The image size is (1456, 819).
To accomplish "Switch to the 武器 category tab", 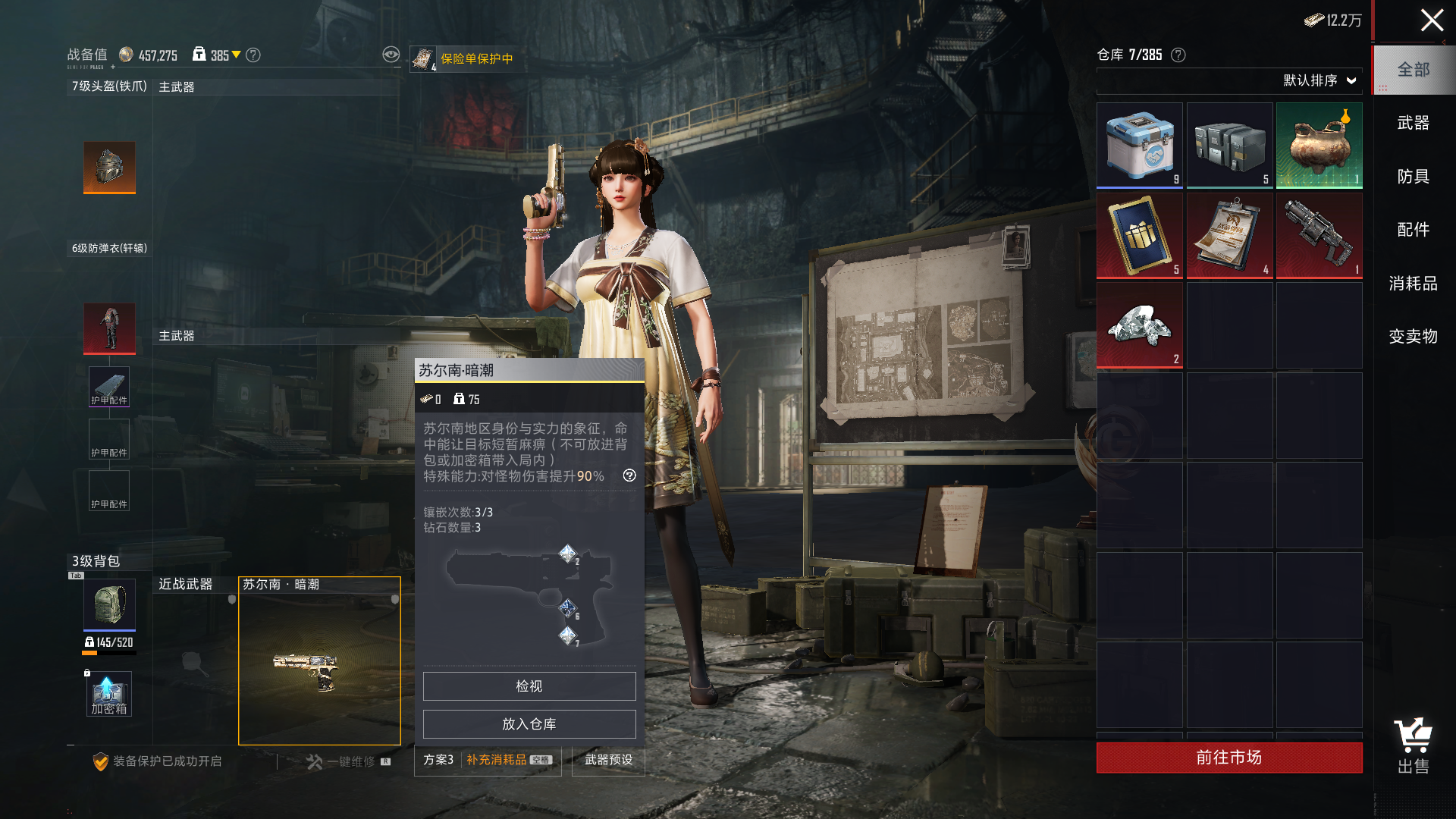I will tap(1413, 123).
